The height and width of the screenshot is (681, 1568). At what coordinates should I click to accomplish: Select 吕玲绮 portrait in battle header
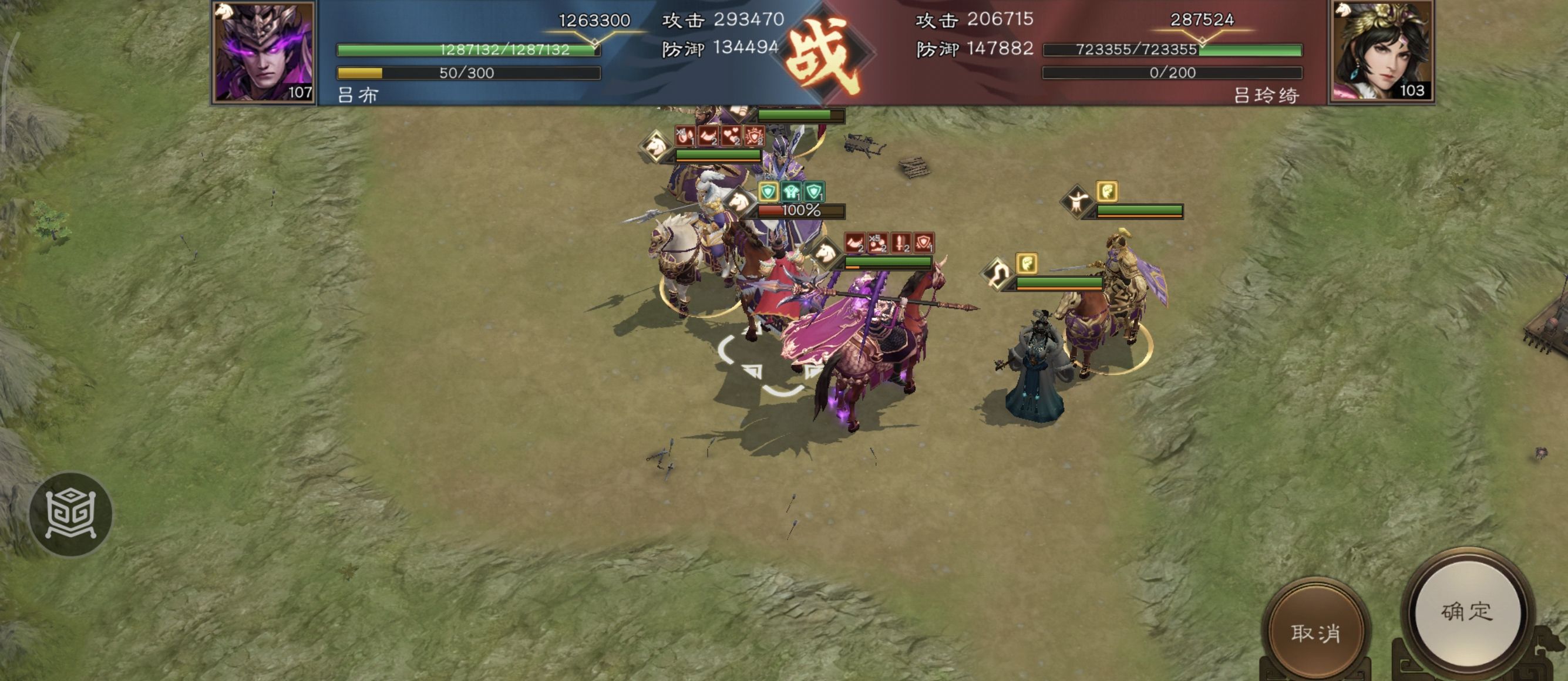1381,52
